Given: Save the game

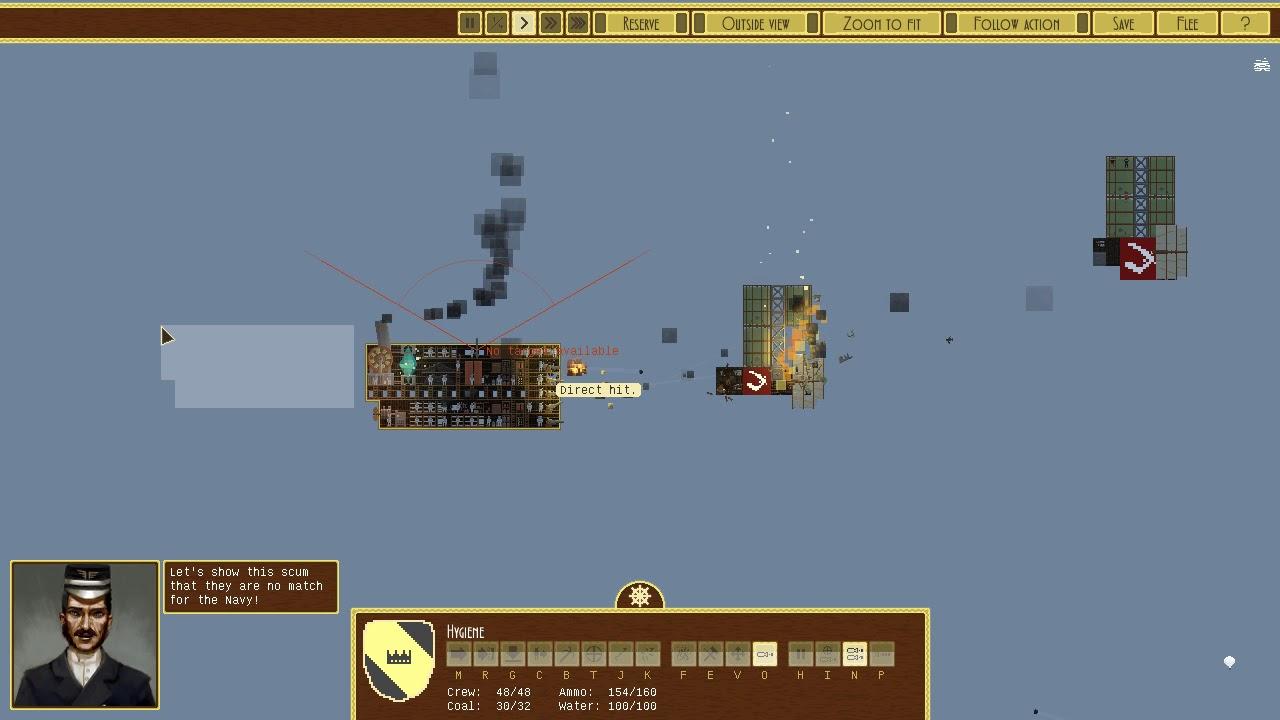Looking at the screenshot, I should pos(1123,23).
